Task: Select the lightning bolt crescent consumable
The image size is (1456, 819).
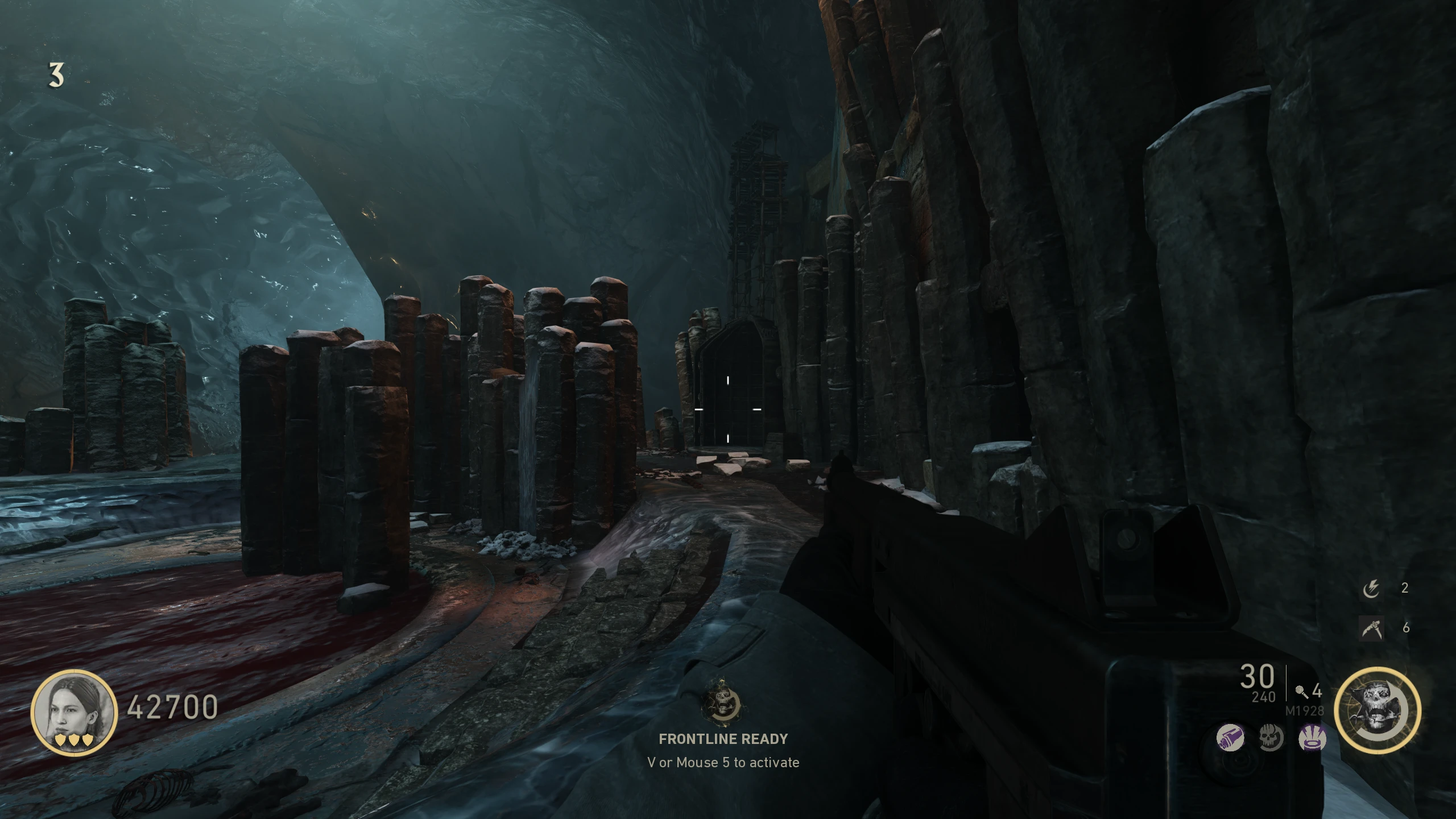Action: coord(1371,589)
